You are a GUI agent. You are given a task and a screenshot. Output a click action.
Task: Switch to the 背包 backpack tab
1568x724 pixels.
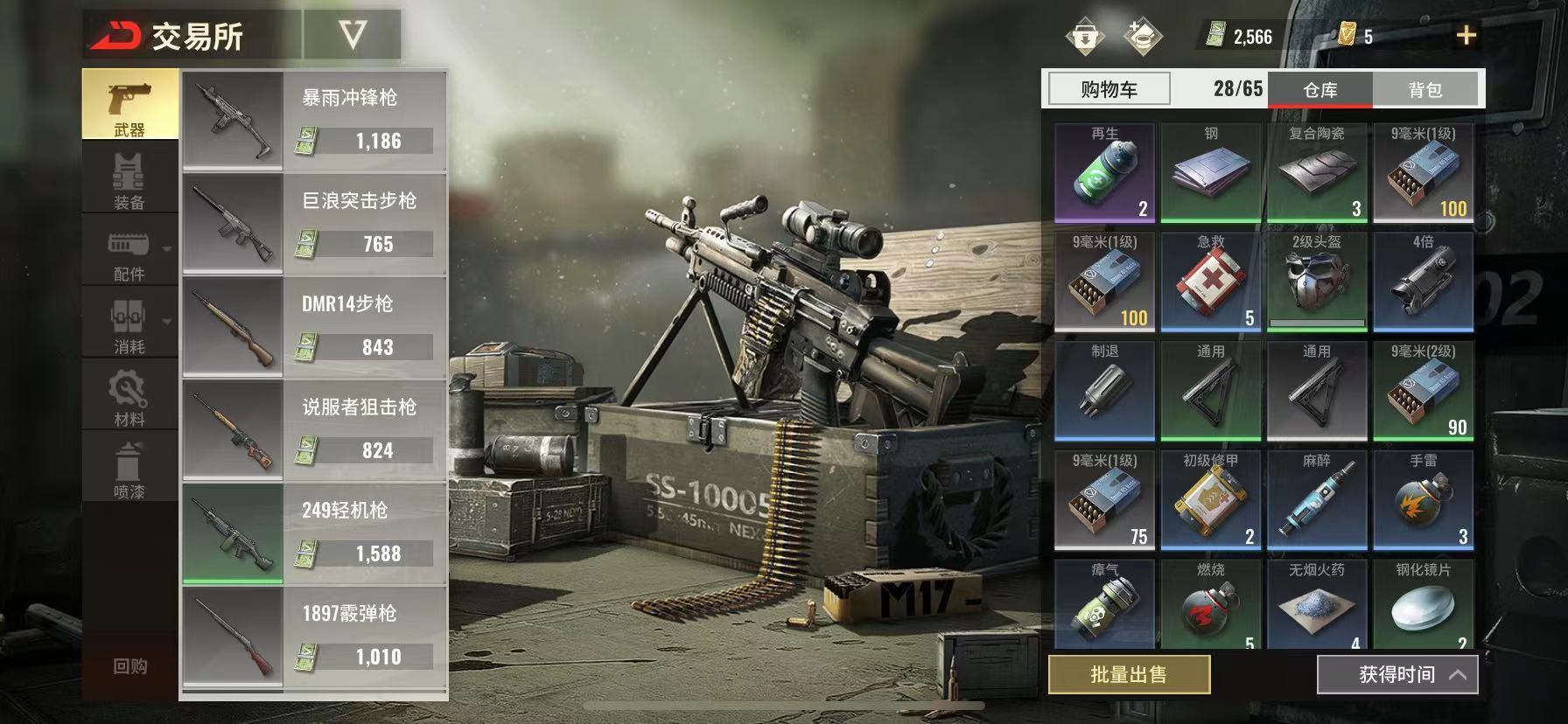[1424, 89]
